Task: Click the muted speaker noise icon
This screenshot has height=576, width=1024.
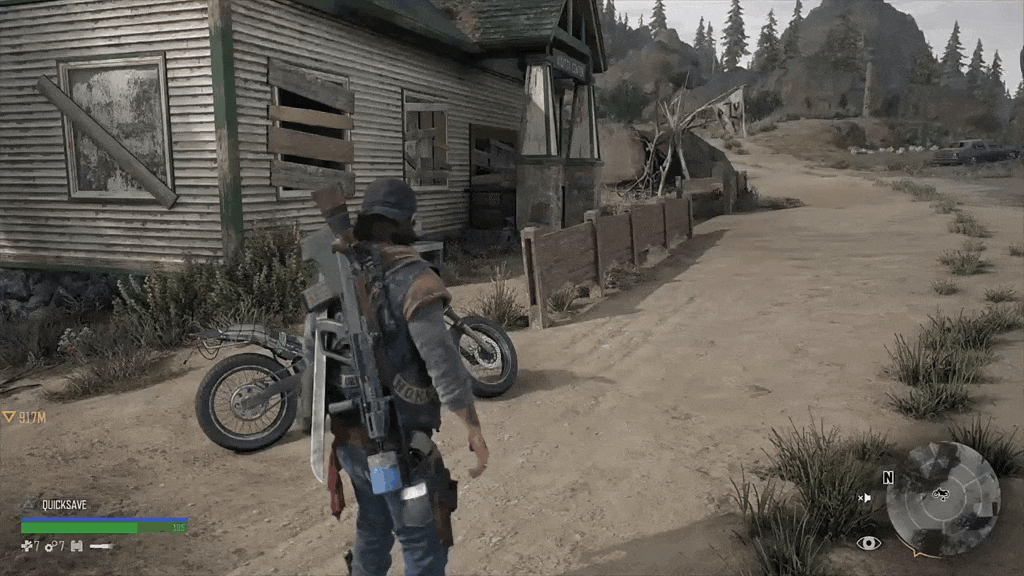Action: click(864, 497)
